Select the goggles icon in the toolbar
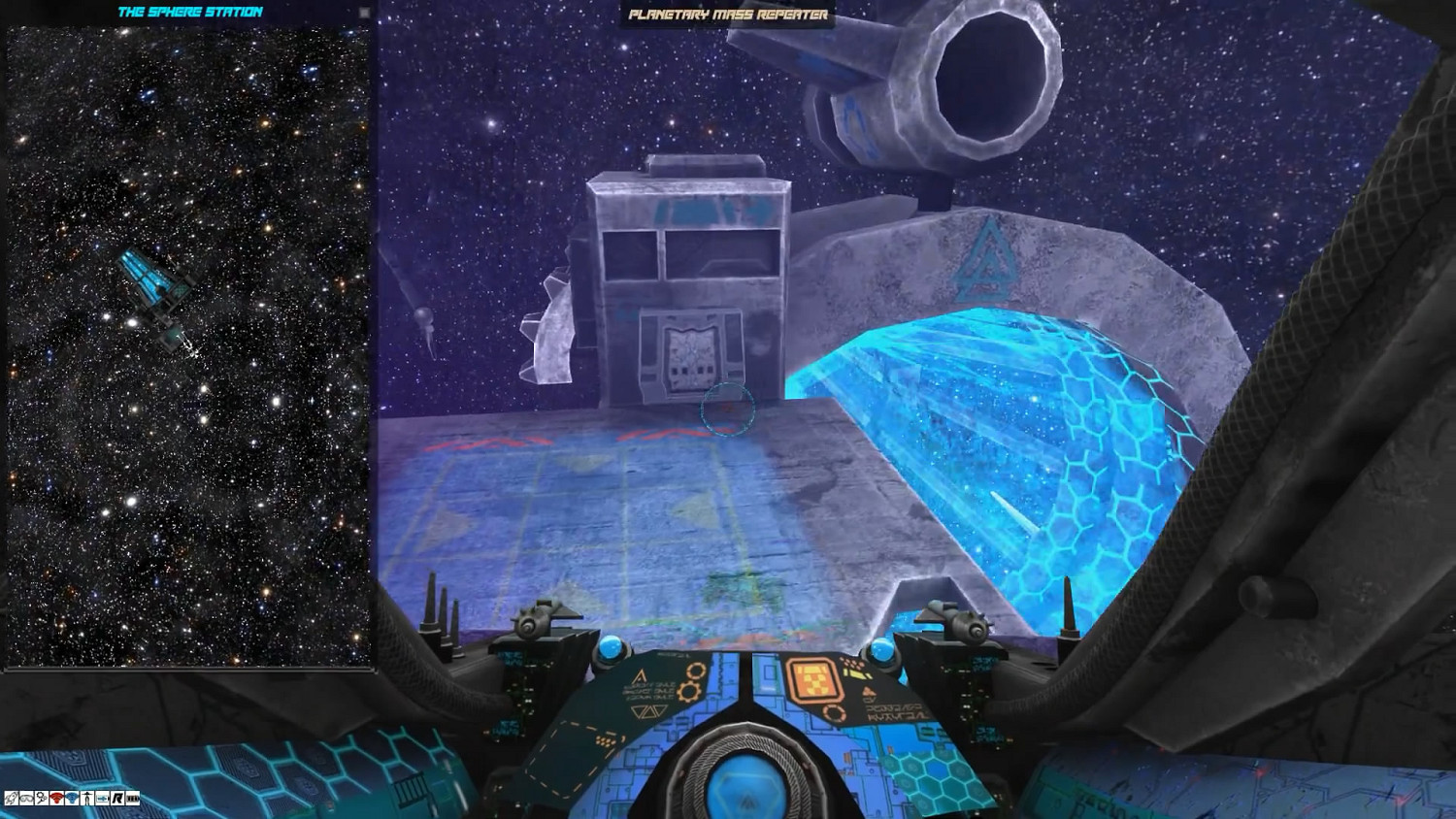The height and width of the screenshot is (819, 1456). (25, 800)
